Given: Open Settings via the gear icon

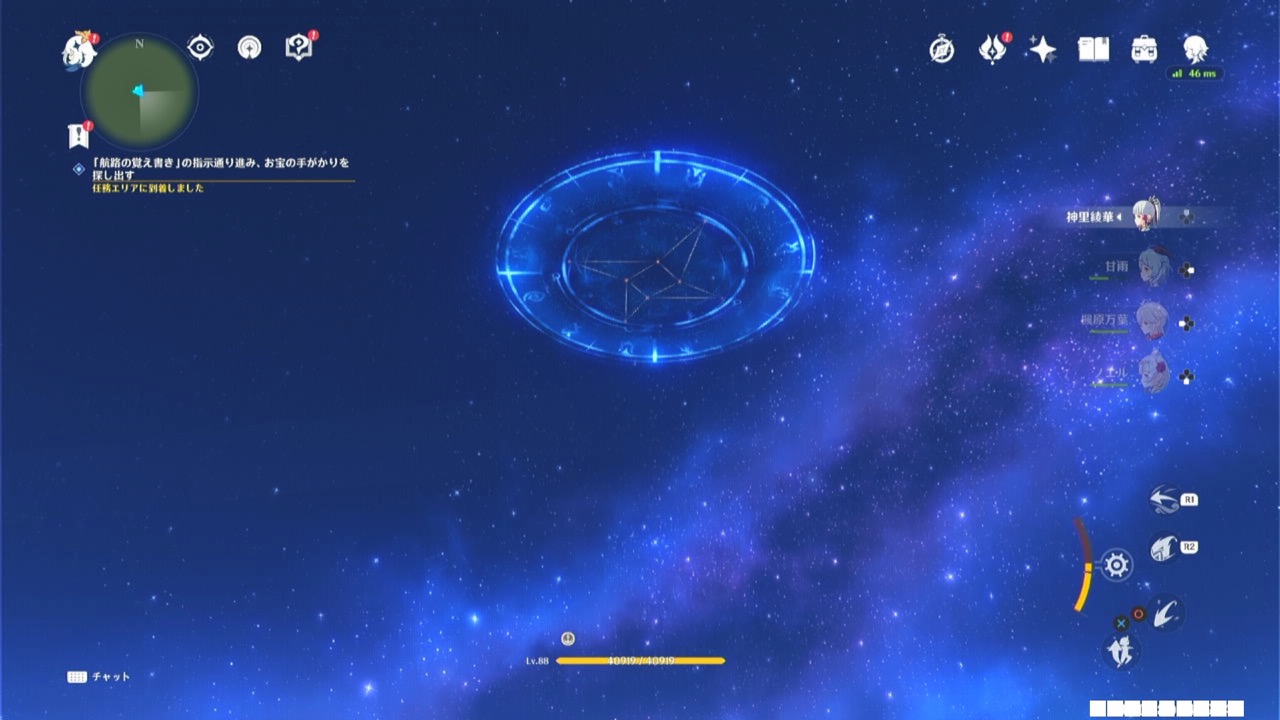Looking at the screenshot, I should pyautogui.click(x=1117, y=565).
